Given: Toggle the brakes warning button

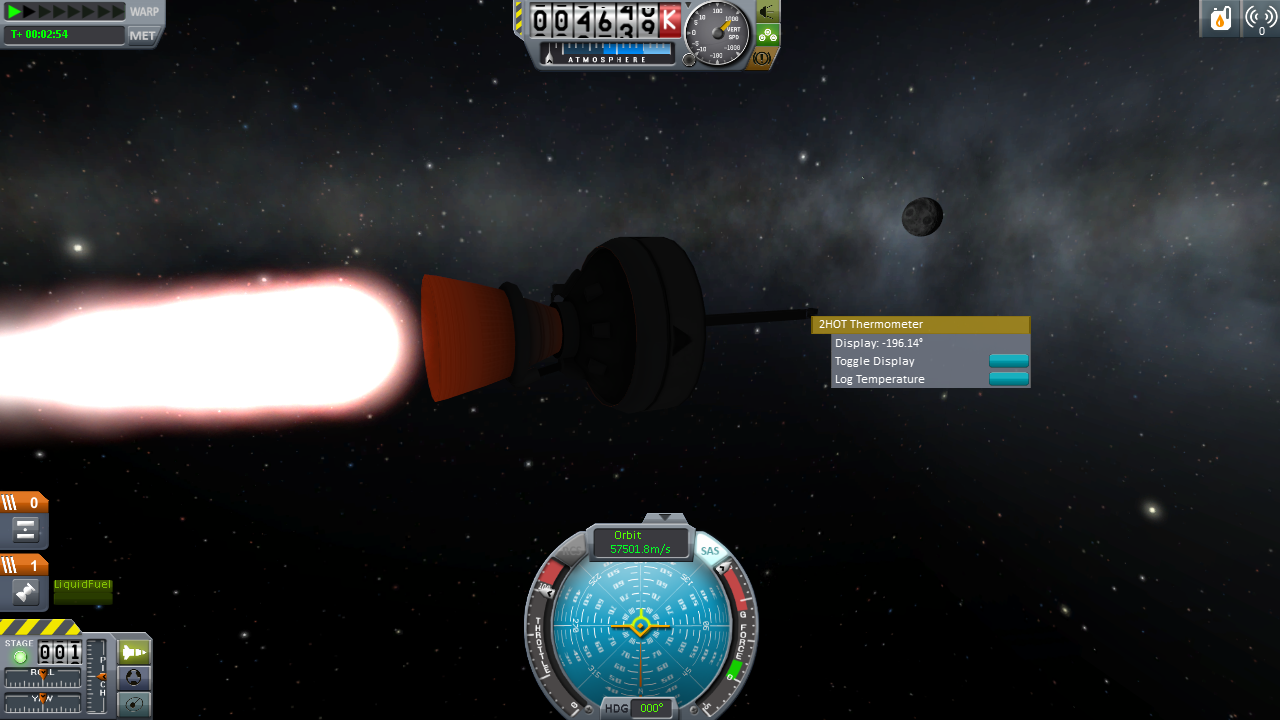Looking at the screenshot, I should 762,58.
